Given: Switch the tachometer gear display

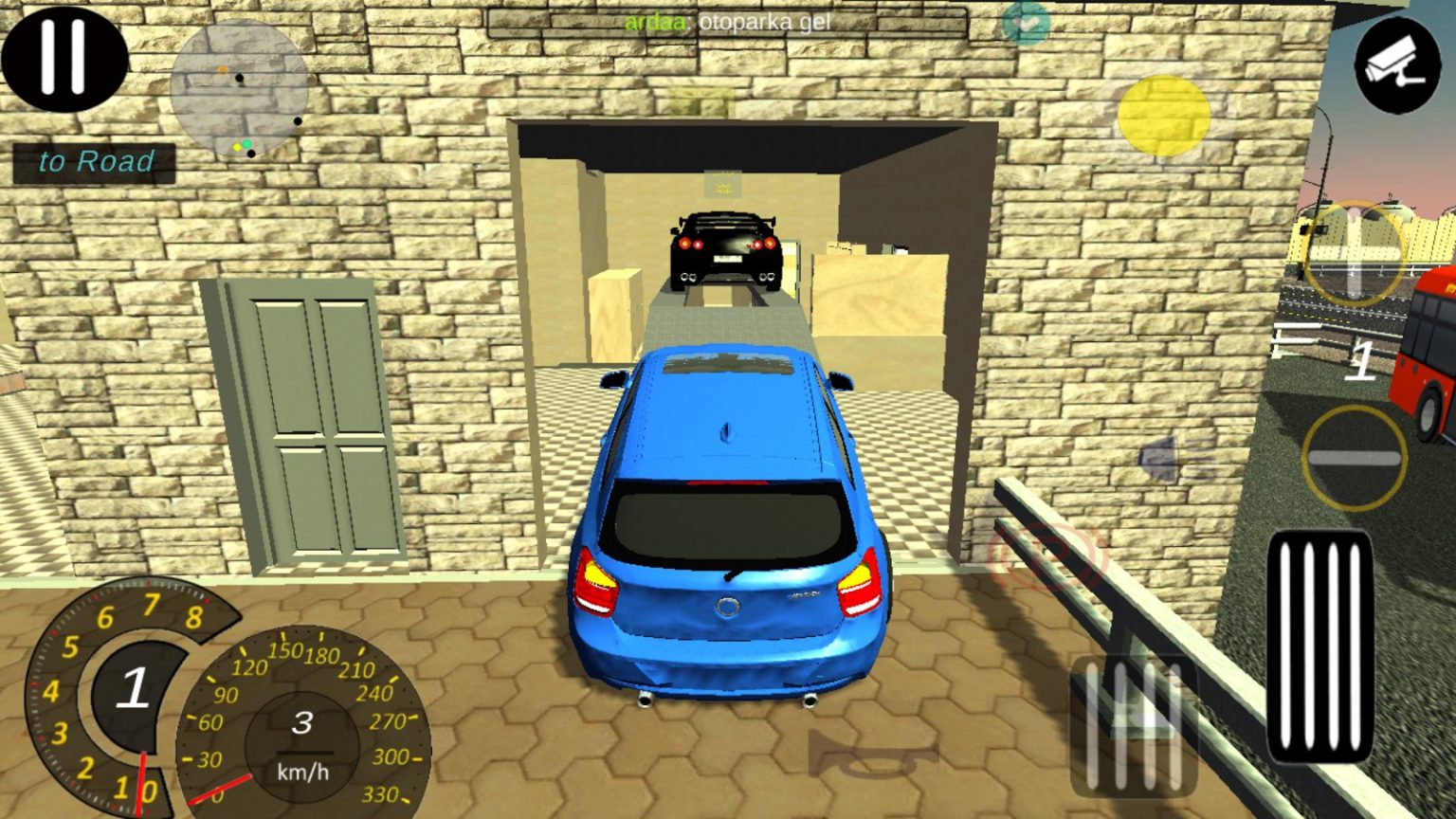Looking at the screenshot, I should tap(133, 690).
